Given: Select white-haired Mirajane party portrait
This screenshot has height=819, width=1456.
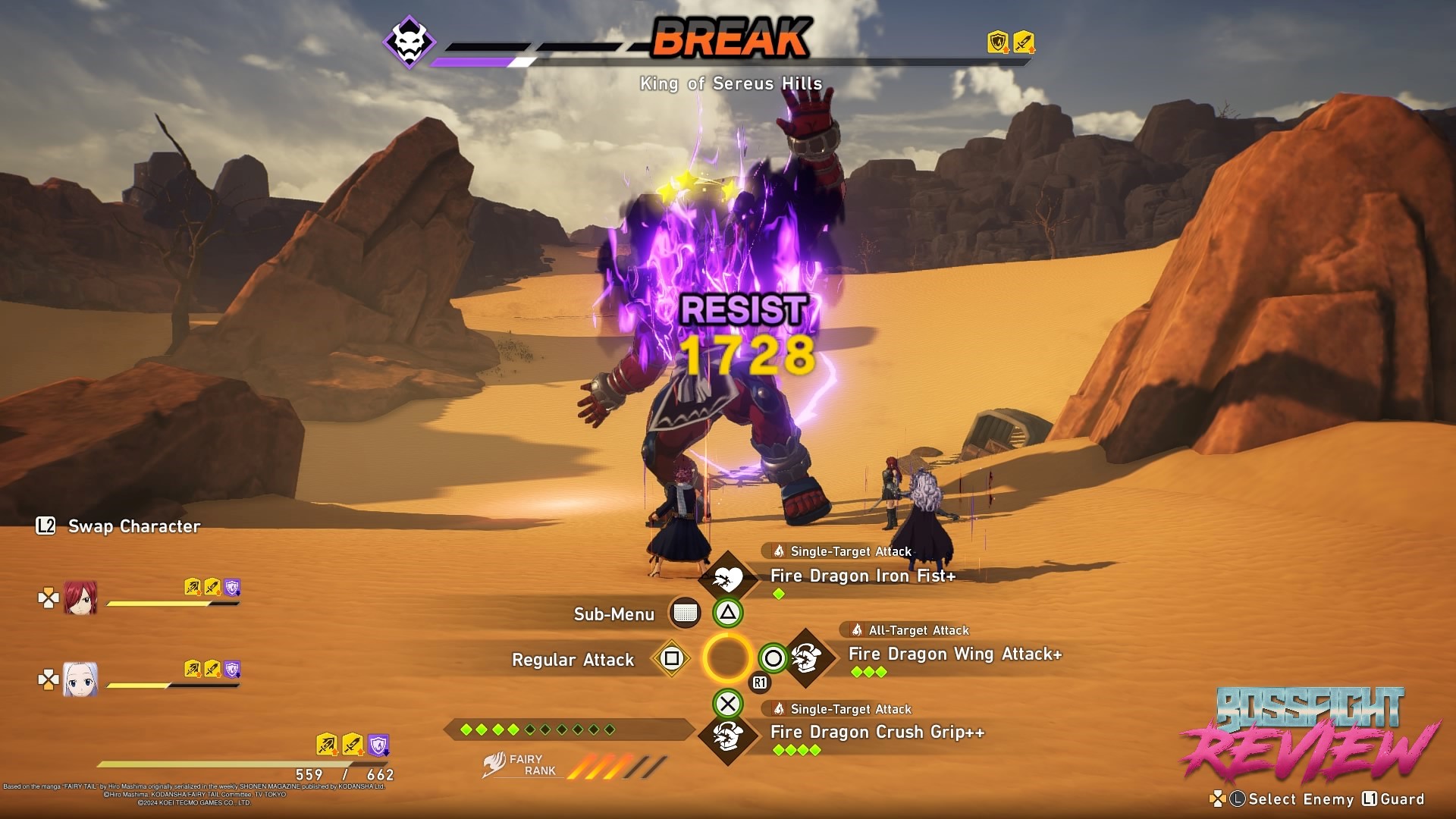Looking at the screenshot, I should click(x=80, y=679).
